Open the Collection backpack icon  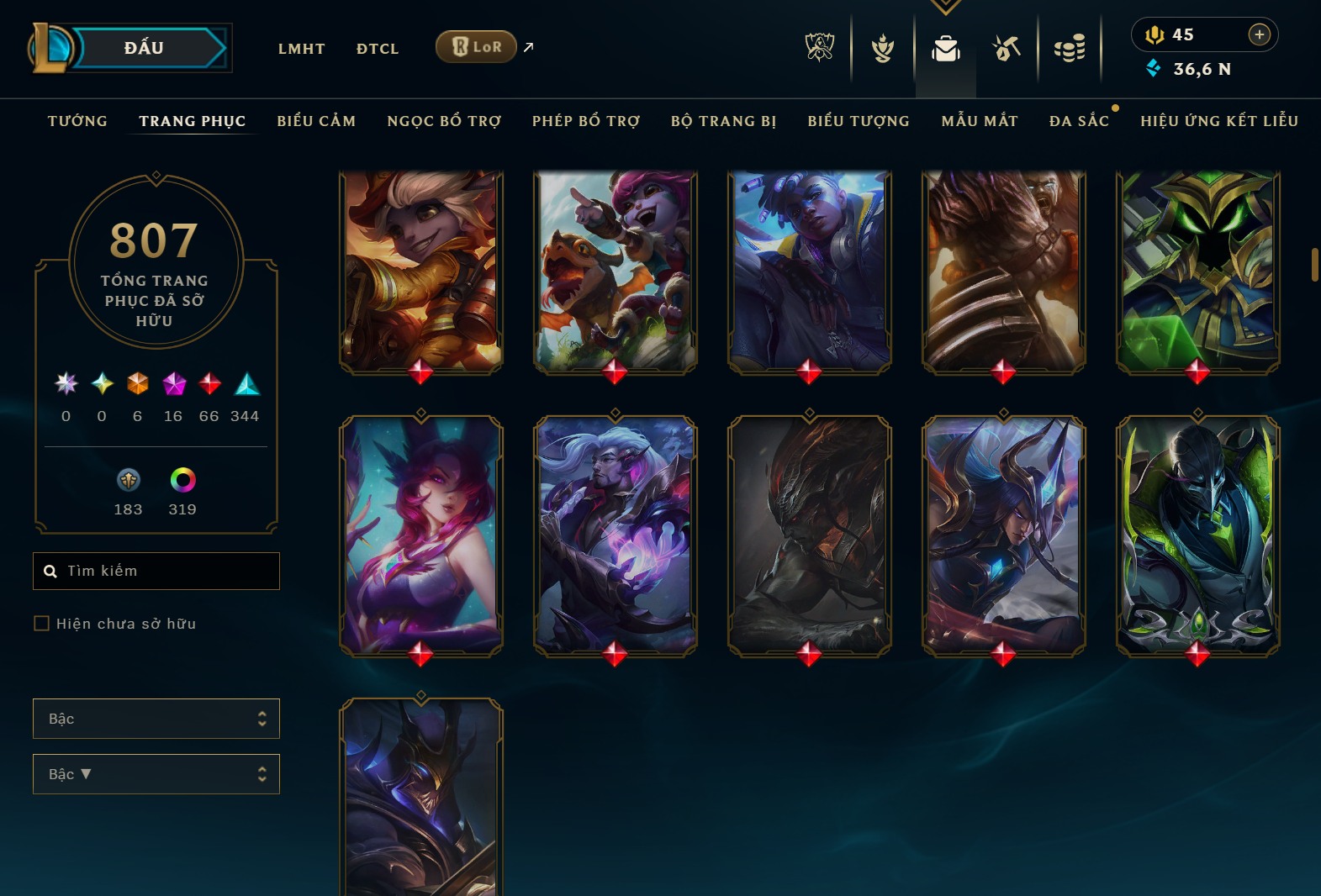(x=945, y=48)
